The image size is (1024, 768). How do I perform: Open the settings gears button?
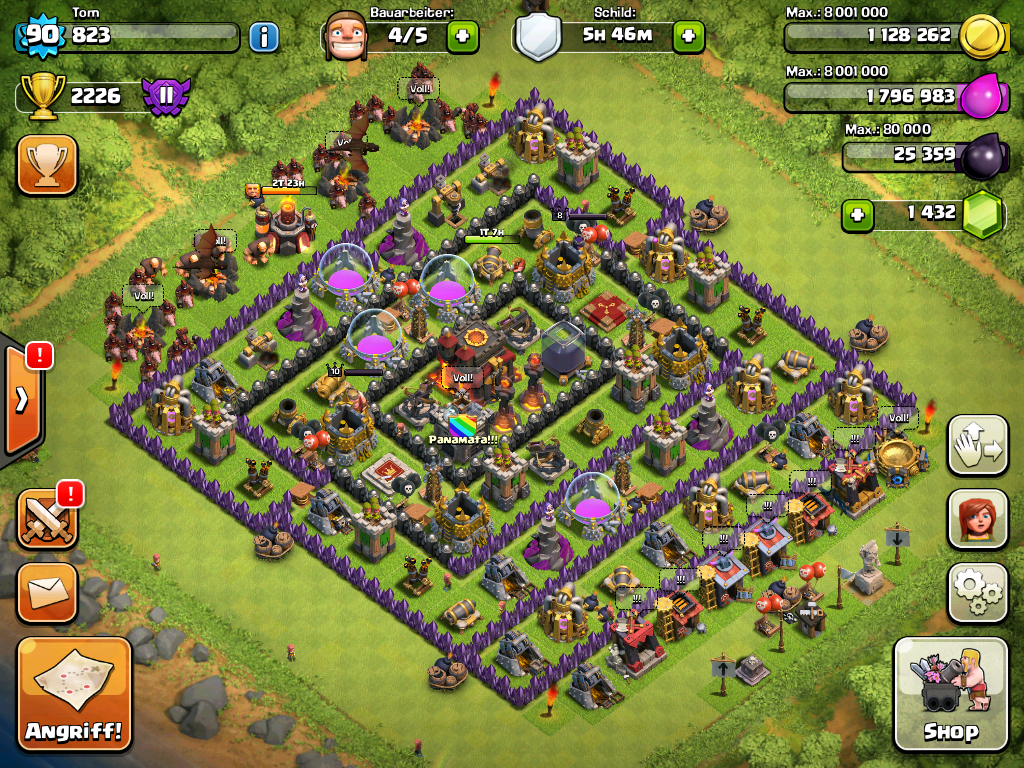point(977,592)
